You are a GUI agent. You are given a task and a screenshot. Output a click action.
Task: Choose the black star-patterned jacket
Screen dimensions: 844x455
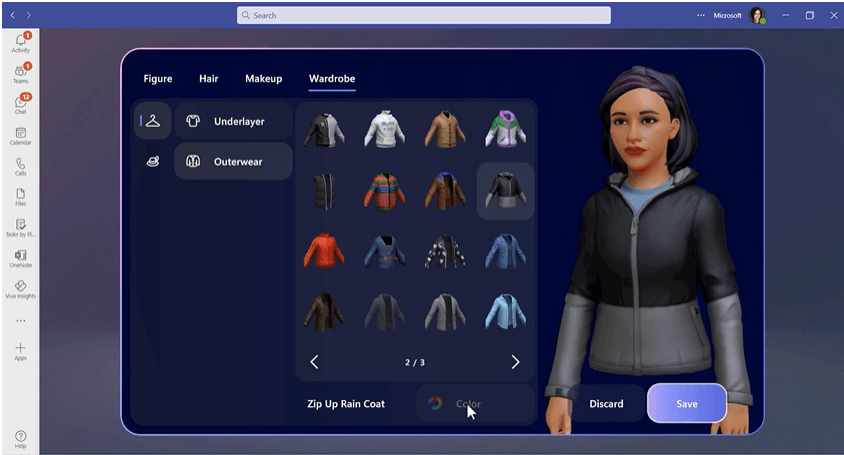click(444, 251)
